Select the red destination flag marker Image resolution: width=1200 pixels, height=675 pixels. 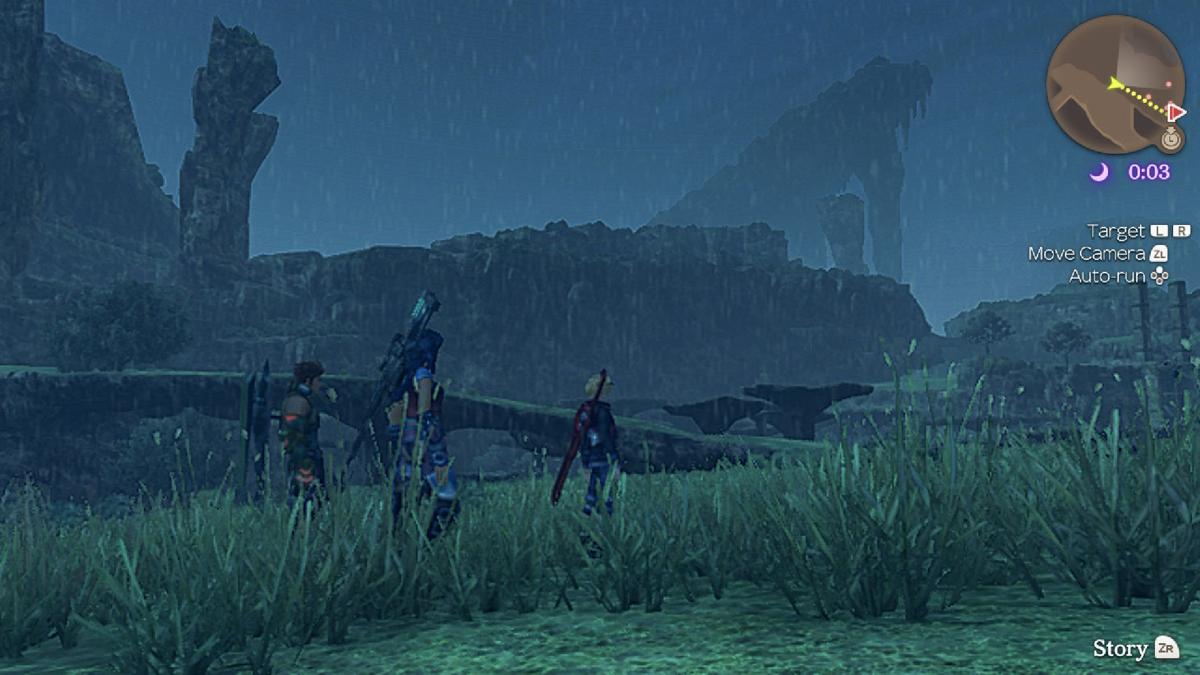[x=1177, y=112]
